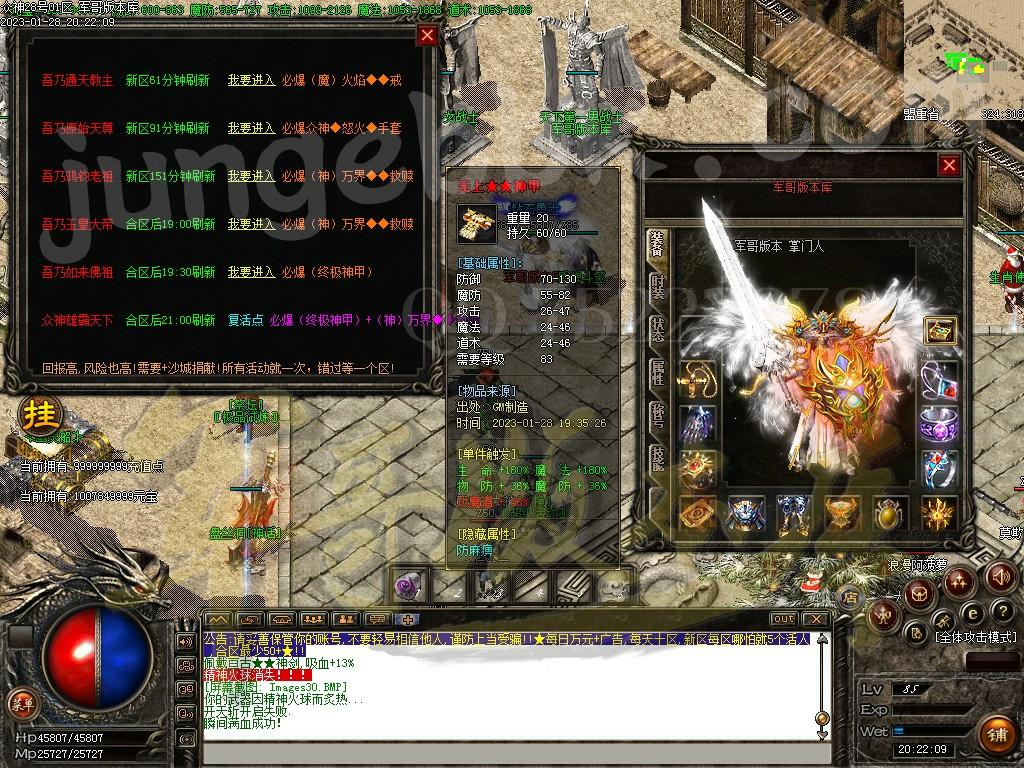Enter the 吾乃如来佛祖 boss area link
The height and width of the screenshot is (768, 1024).
[251, 272]
